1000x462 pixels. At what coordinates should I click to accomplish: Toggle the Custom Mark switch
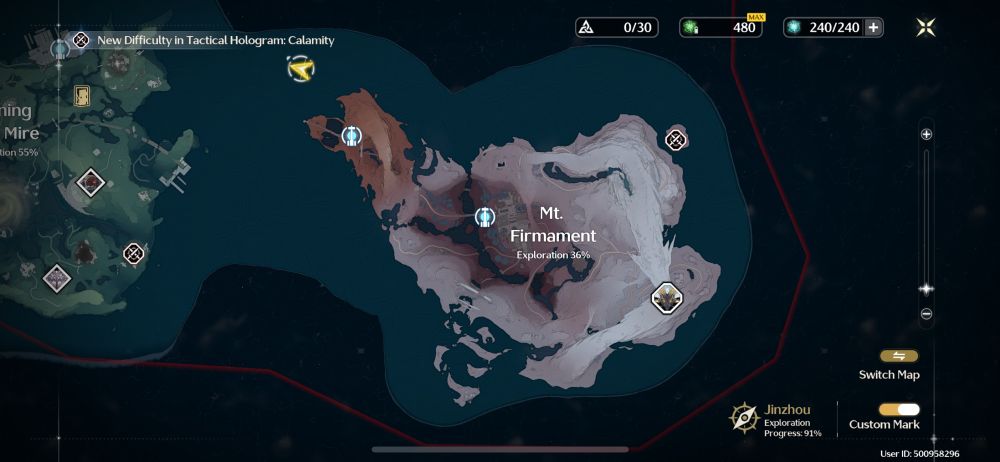[x=898, y=409]
